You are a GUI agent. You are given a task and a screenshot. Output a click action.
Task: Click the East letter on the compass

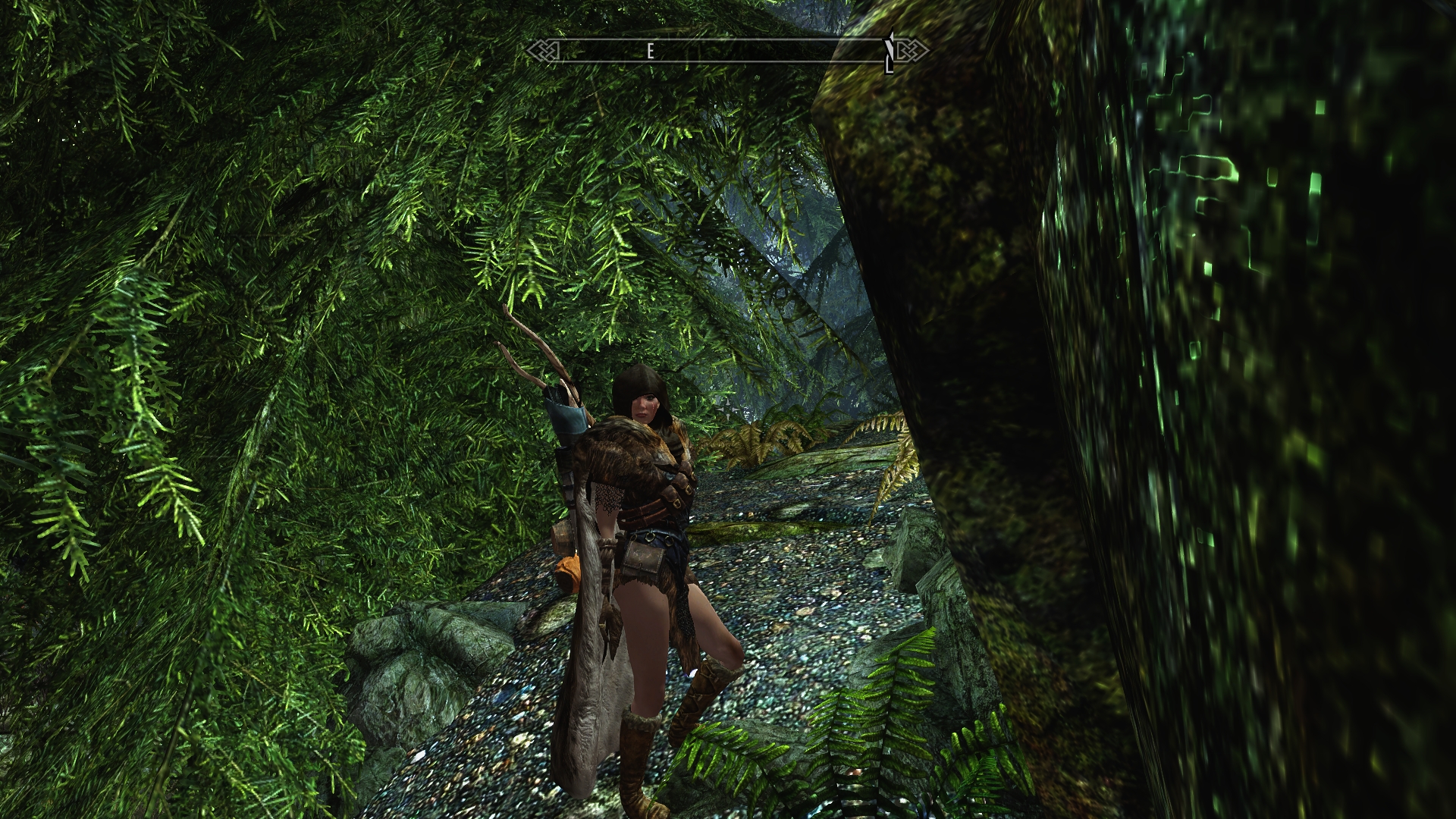650,52
